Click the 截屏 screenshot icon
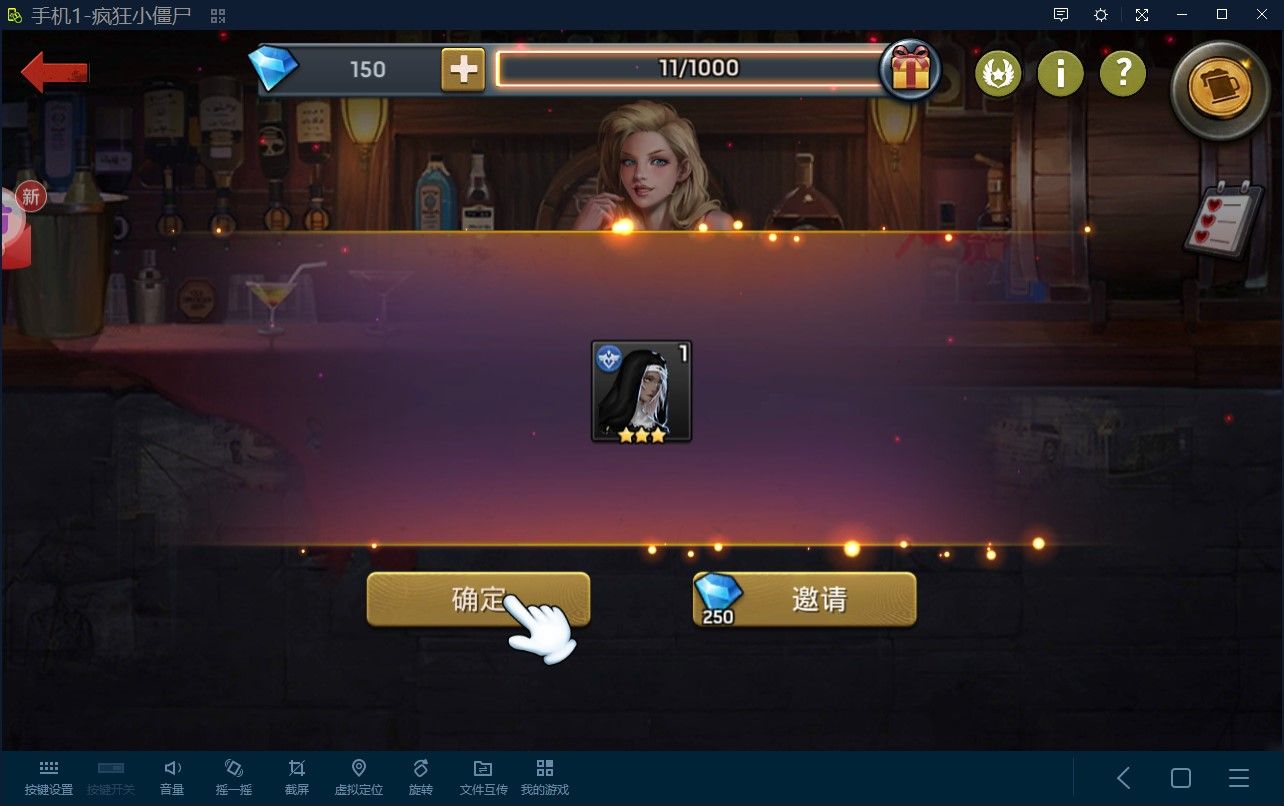This screenshot has width=1284, height=806. [296, 775]
